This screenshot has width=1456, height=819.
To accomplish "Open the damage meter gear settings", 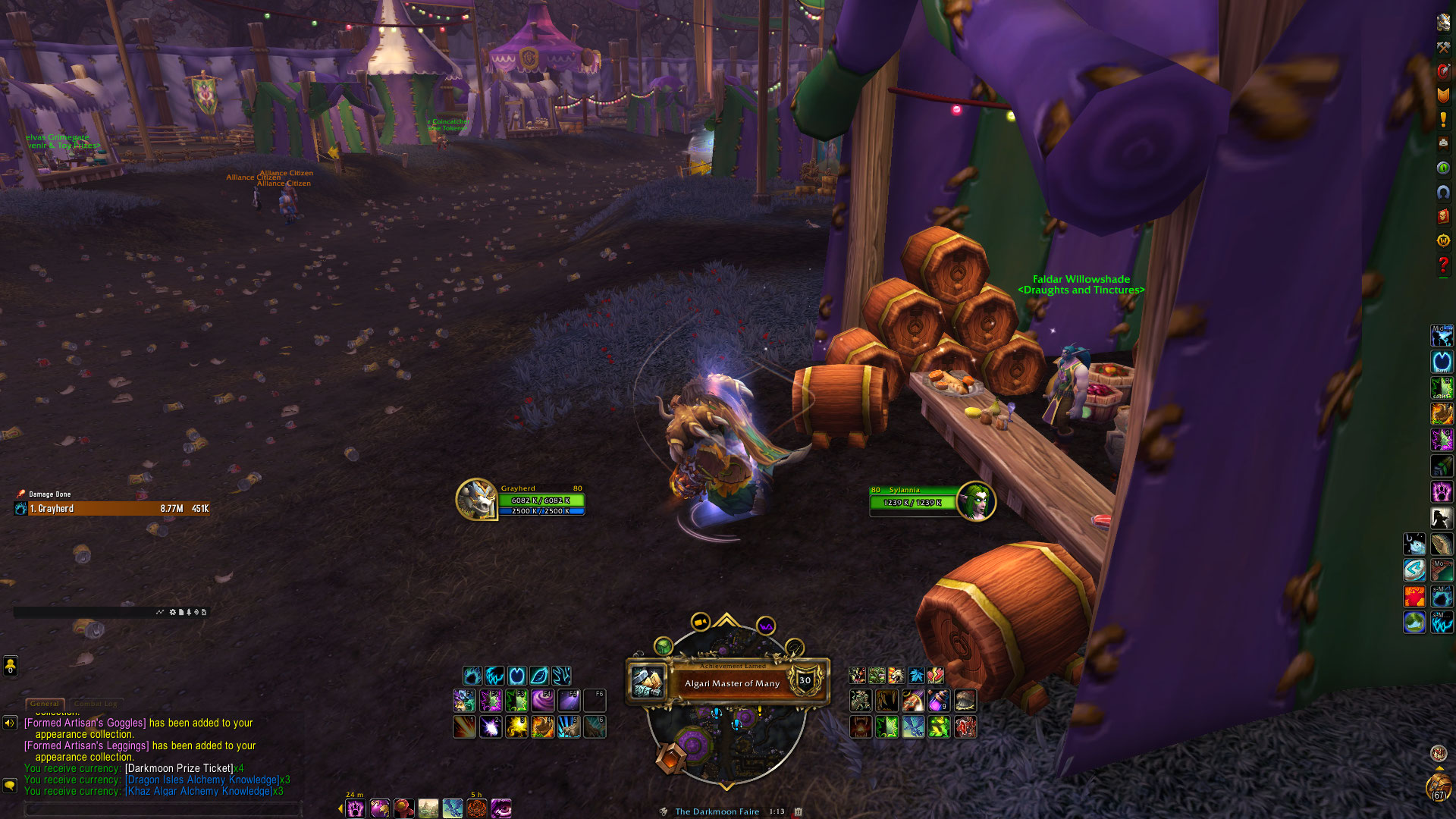I will pyautogui.click(x=172, y=612).
